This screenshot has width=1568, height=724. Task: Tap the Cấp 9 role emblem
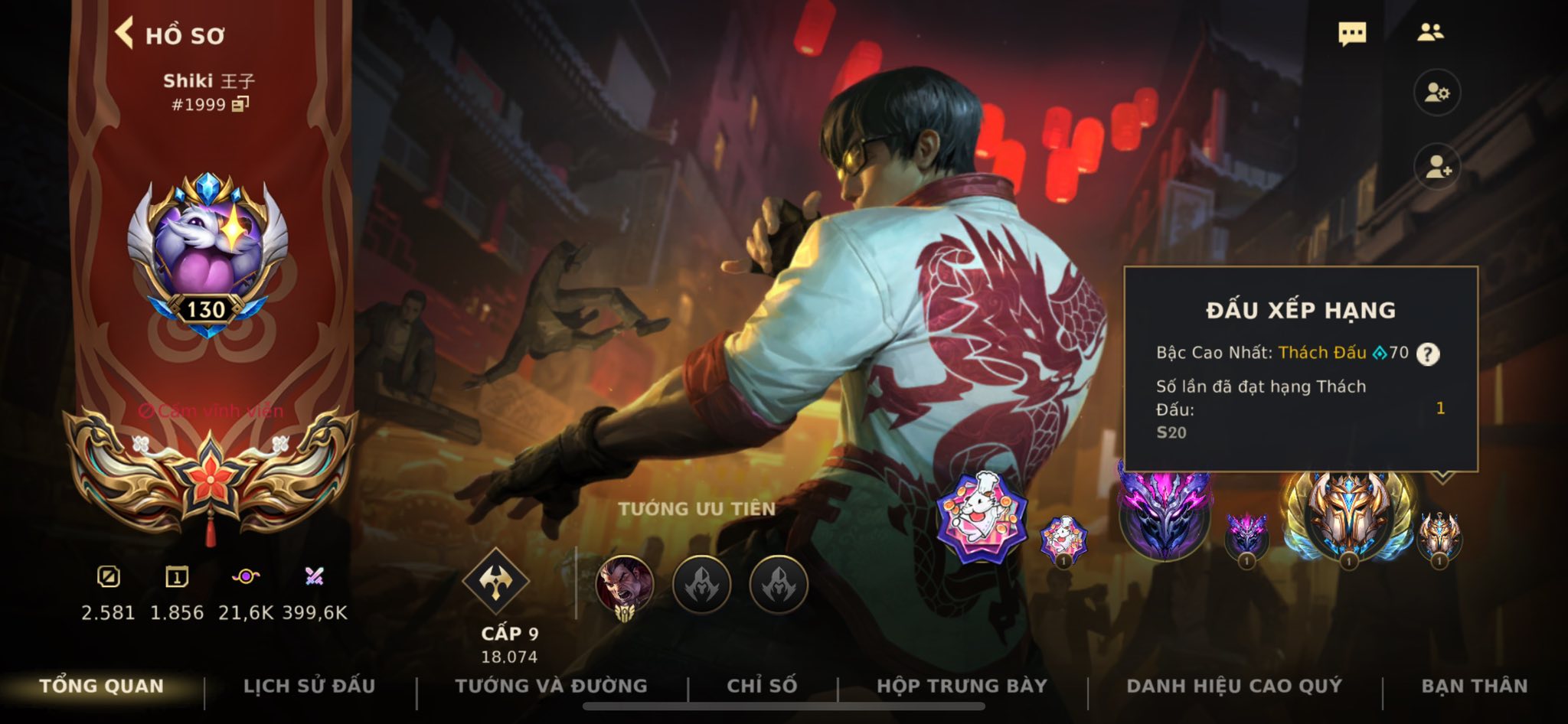(496, 582)
